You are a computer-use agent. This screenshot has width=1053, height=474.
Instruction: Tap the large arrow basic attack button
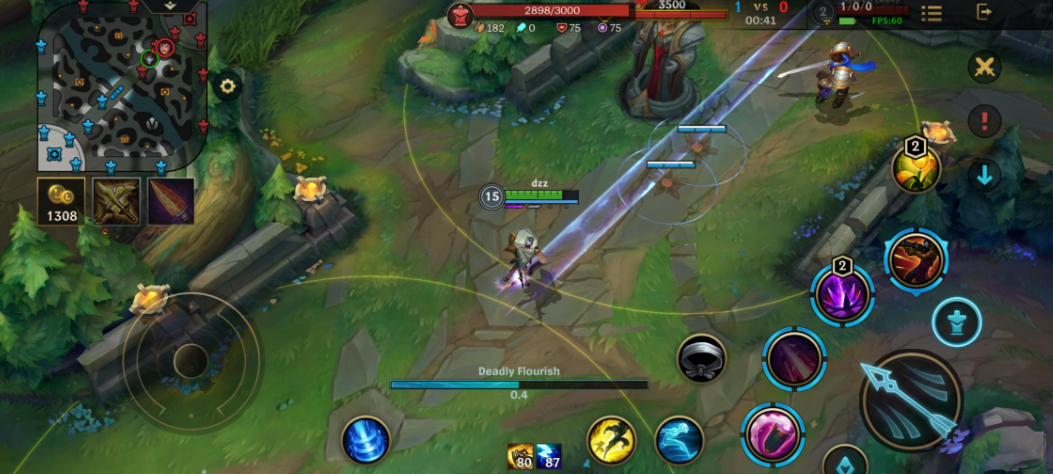911,400
